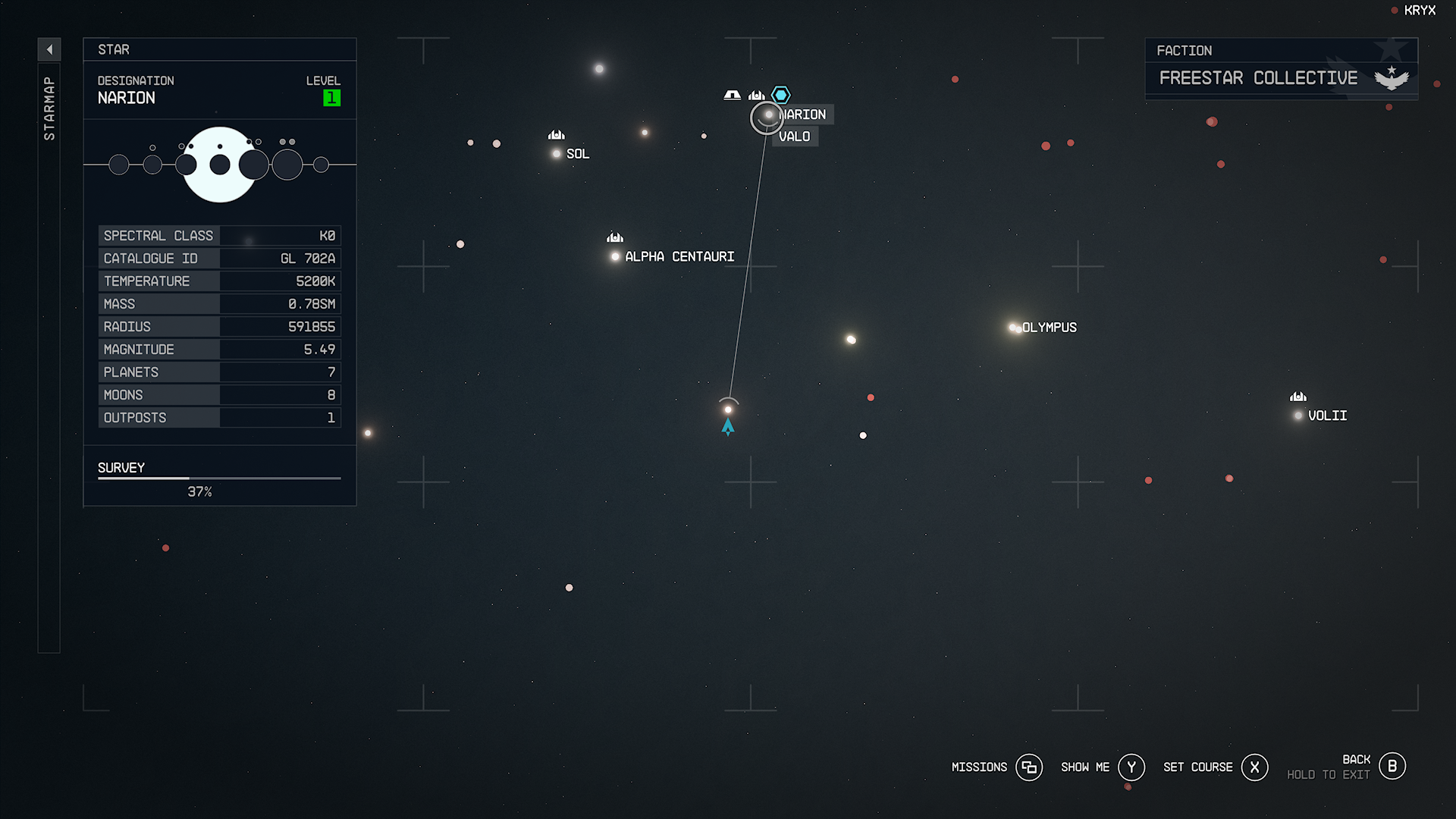Click SET COURSE to plot a route
1456x819 pixels.
point(1198,767)
